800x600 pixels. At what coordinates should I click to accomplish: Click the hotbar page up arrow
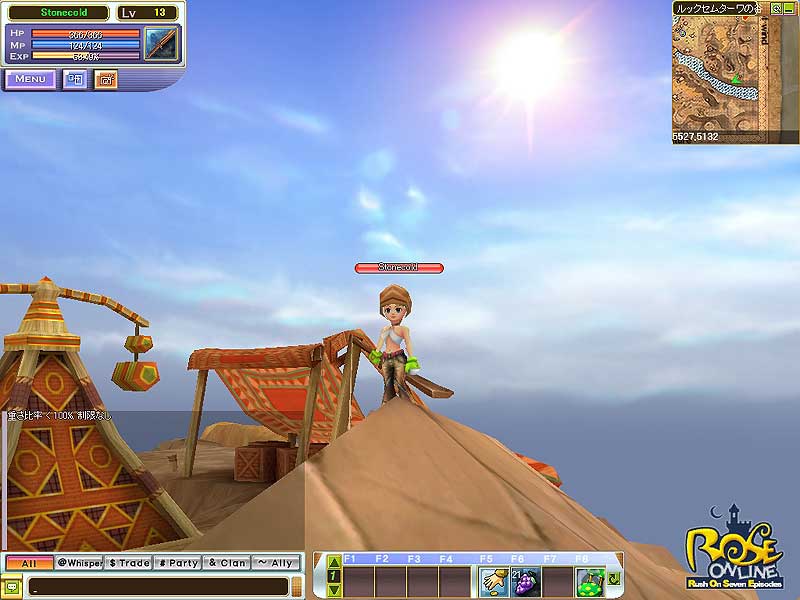(334, 562)
